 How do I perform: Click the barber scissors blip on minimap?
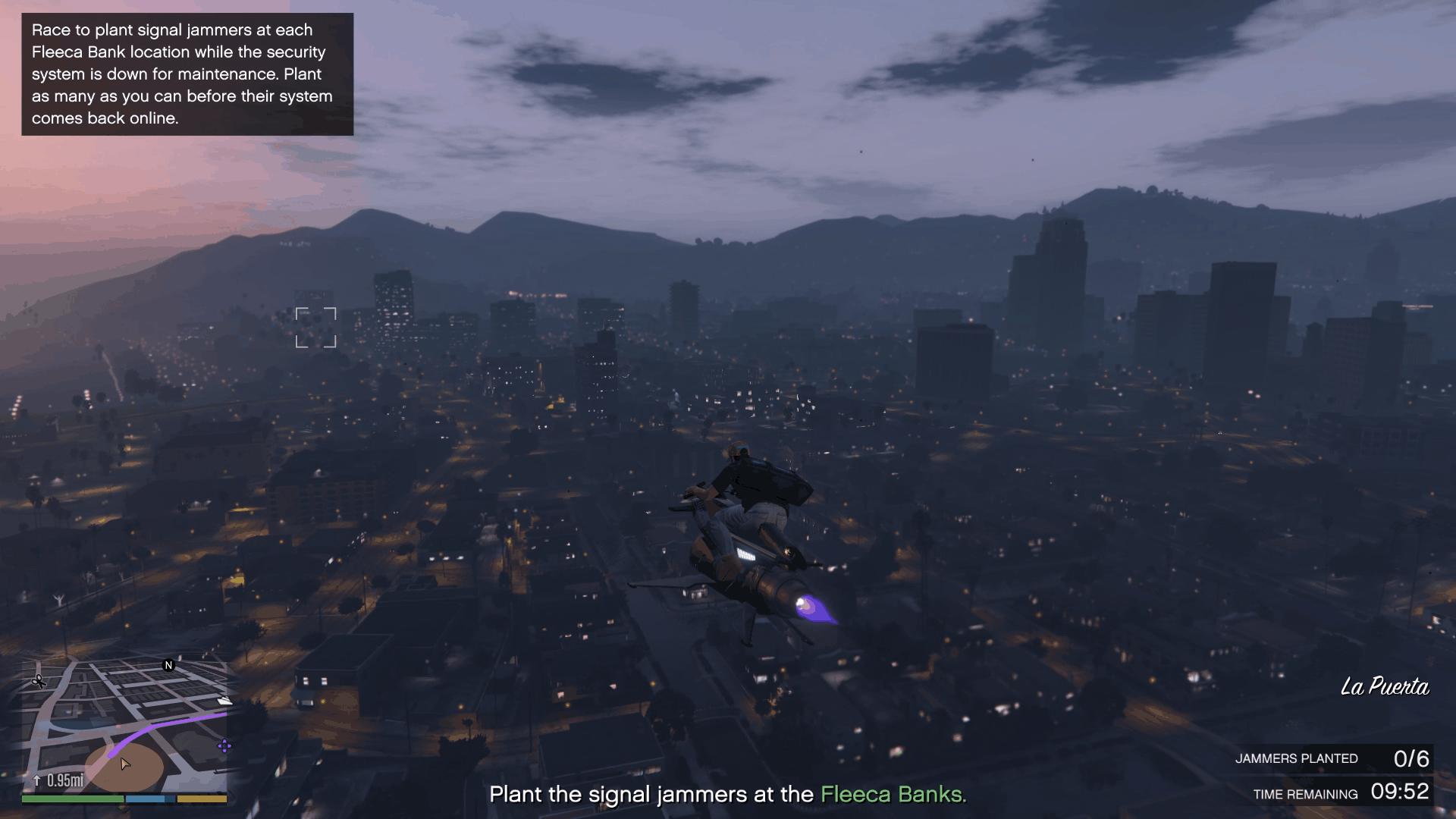(x=39, y=681)
